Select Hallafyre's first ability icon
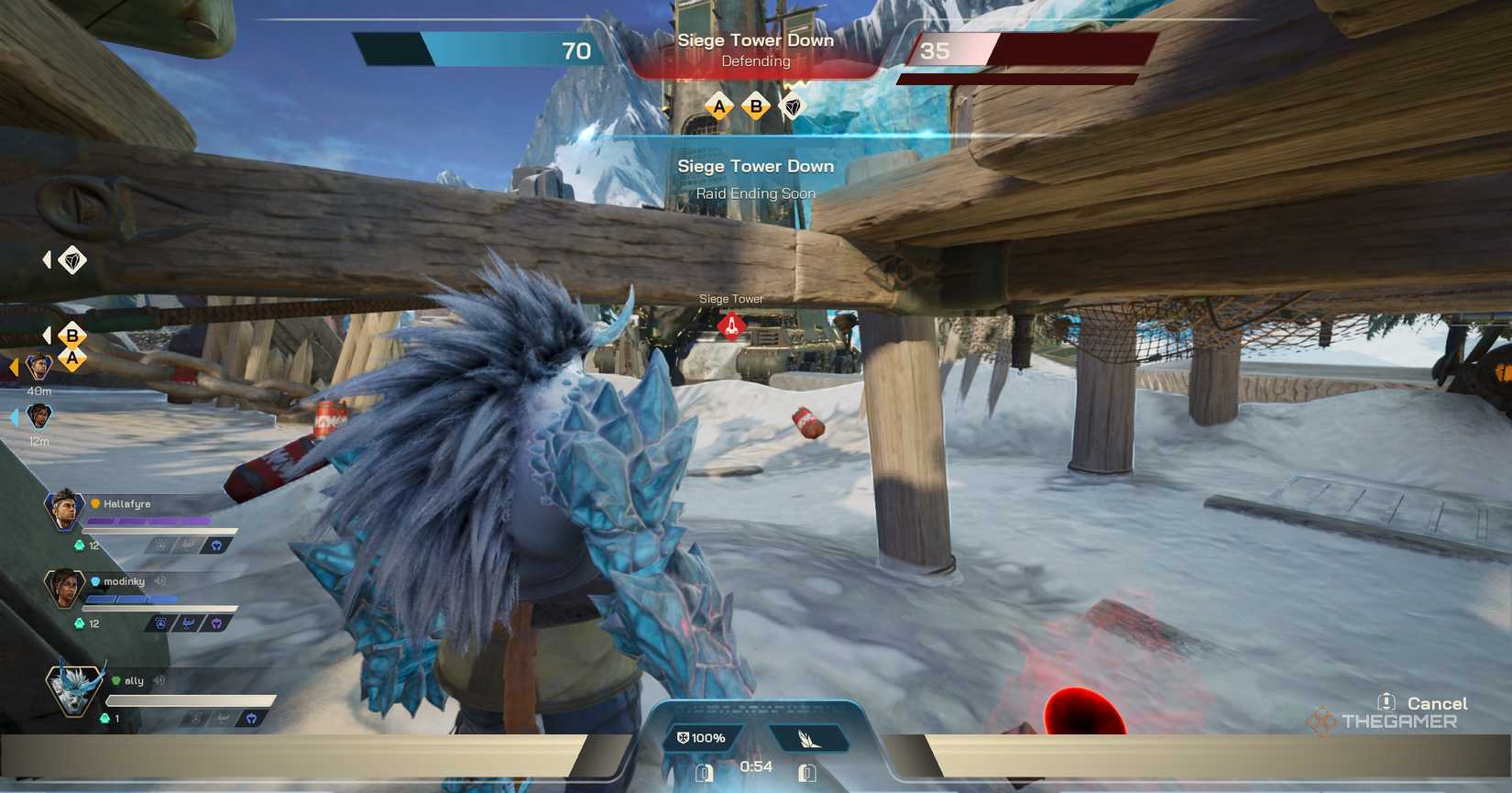Viewport: 1512px width, 793px height. click(x=160, y=545)
